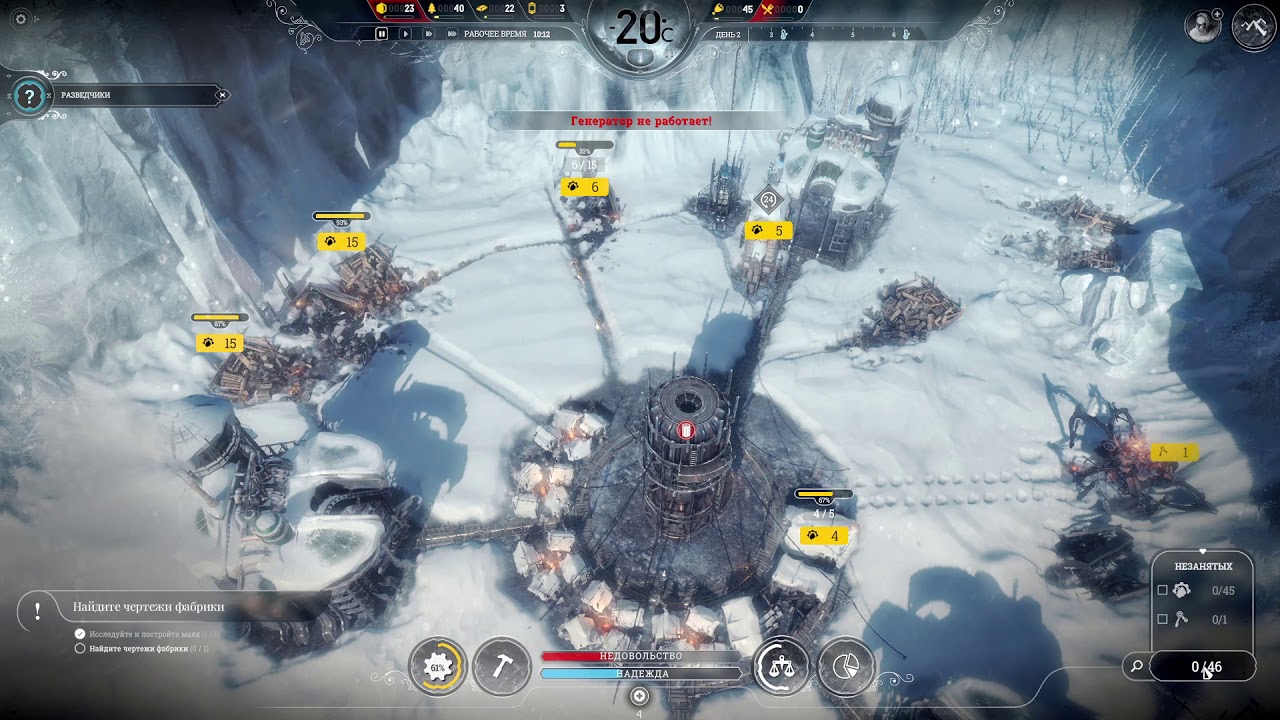Open the character portrait button
This screenshot has height=720, width=1280.
pos(1203,27)
